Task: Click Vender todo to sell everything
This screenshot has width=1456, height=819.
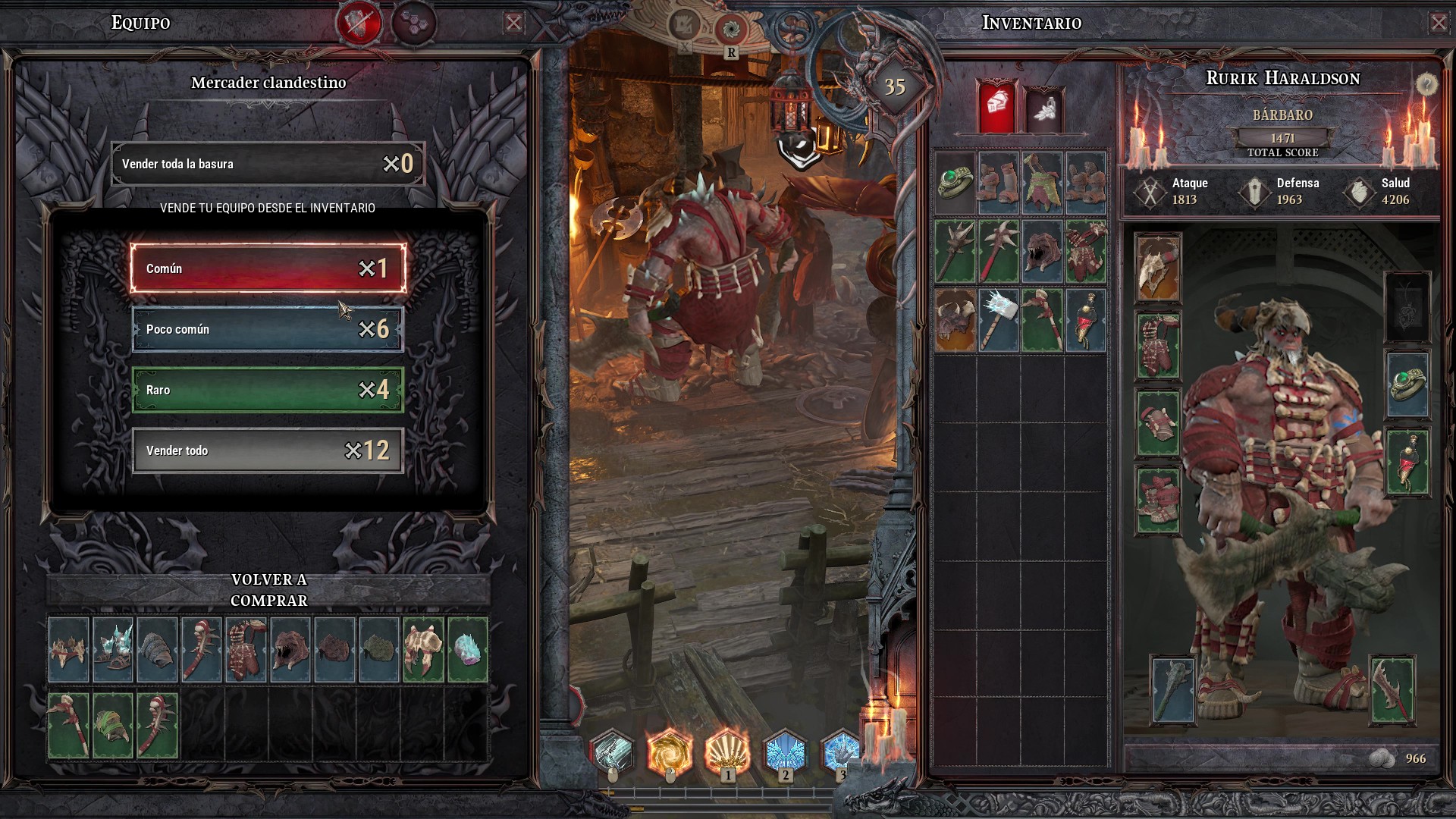Action: [268, 450]
